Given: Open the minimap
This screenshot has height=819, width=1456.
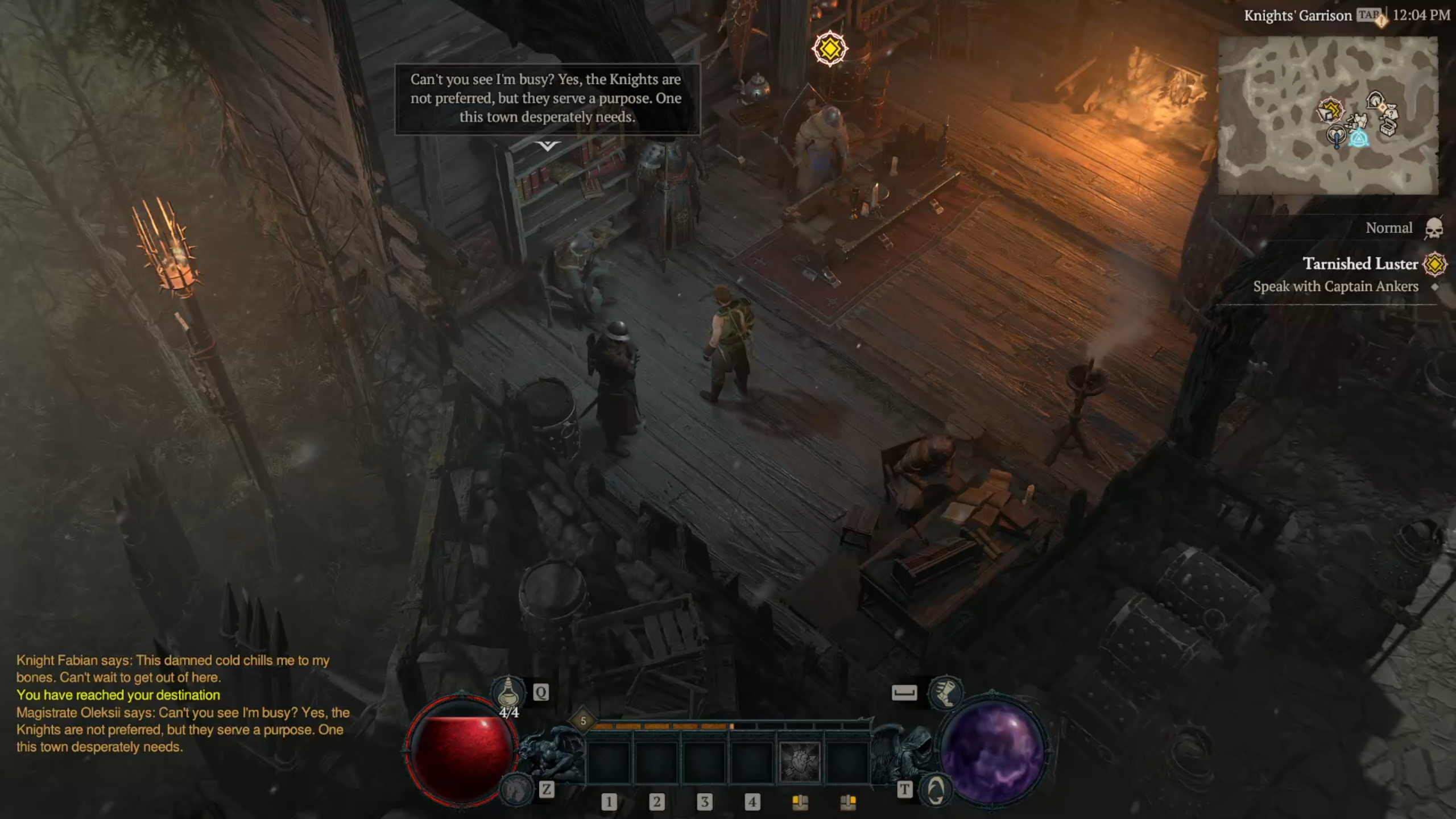Looking at the screenshot, I should click(1327, 115).
